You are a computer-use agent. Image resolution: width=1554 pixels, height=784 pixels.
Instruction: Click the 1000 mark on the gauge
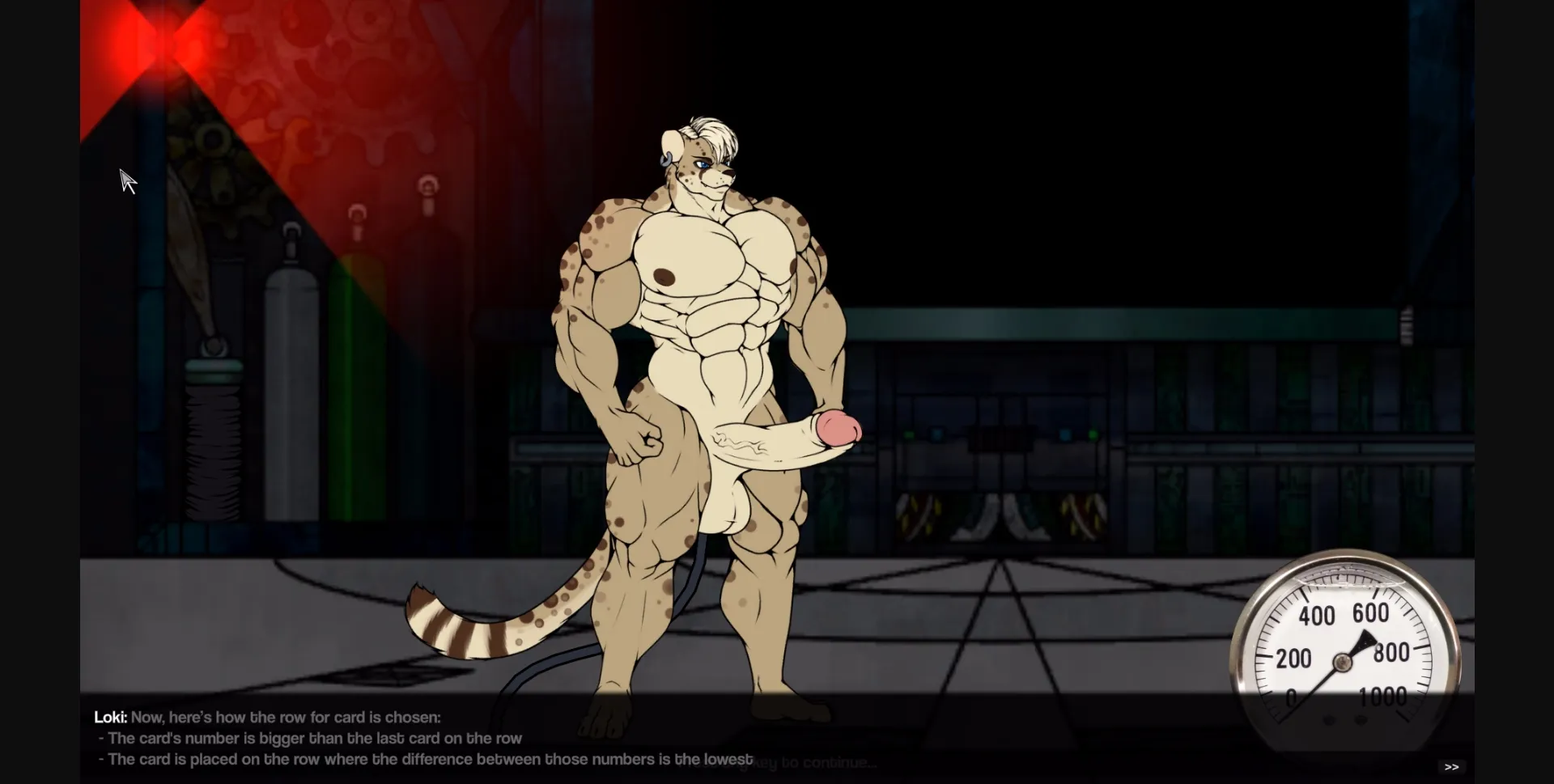[1386, 697]
